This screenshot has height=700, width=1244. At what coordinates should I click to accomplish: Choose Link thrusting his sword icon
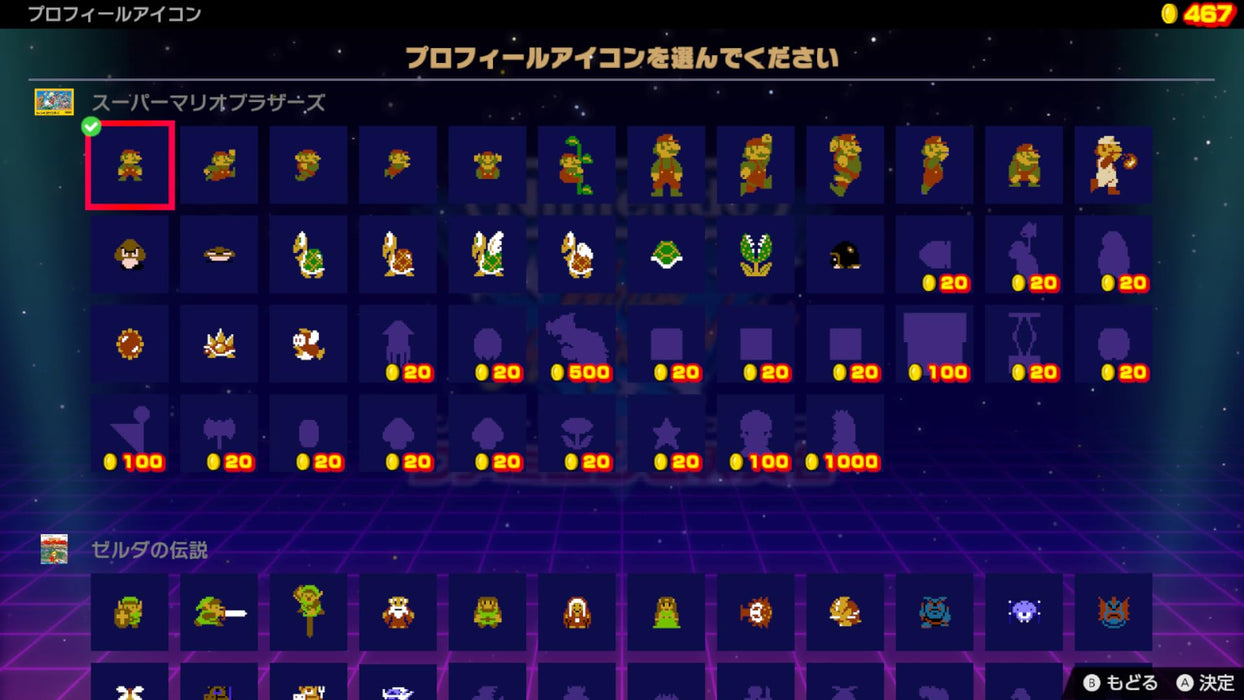coord(219,612)
